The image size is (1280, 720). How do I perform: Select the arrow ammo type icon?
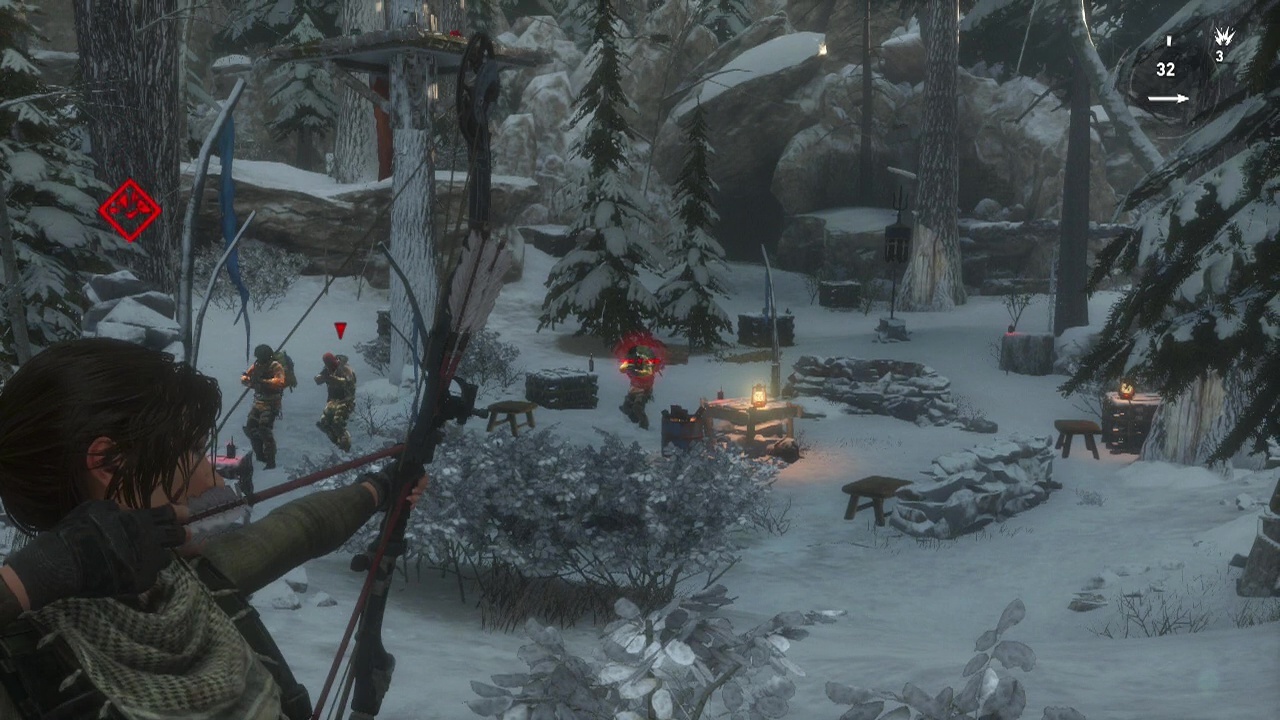click(x=1168, y=98)
